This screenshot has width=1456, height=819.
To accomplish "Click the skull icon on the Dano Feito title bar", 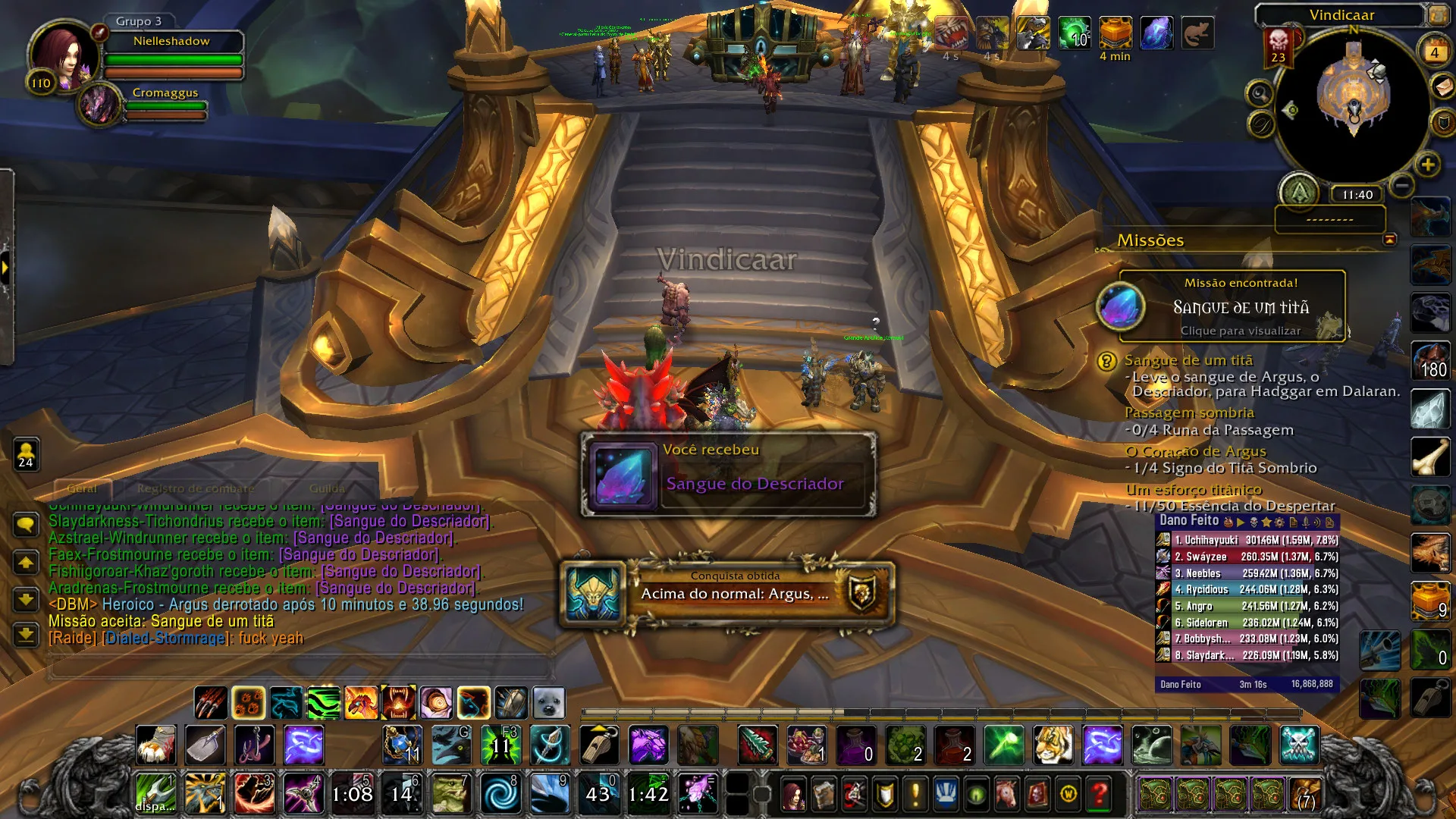I will [x=1254, y=522].
